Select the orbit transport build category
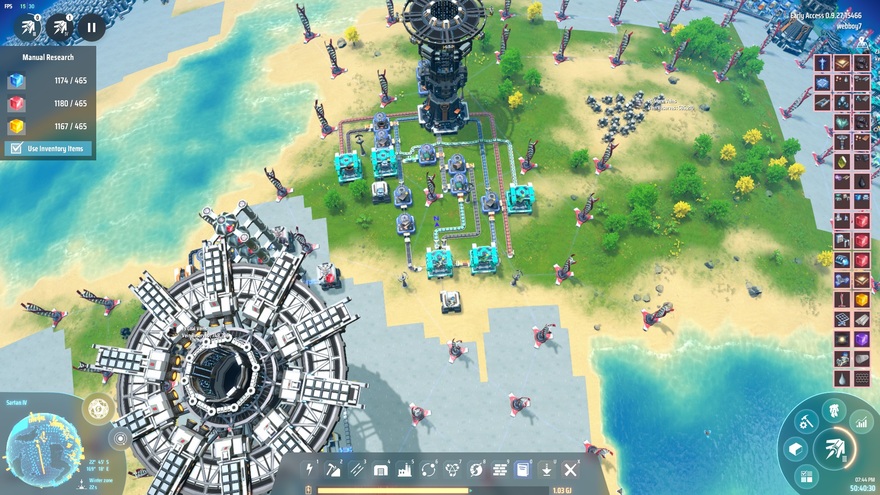 pyautogui.click(x=429, y=469)
